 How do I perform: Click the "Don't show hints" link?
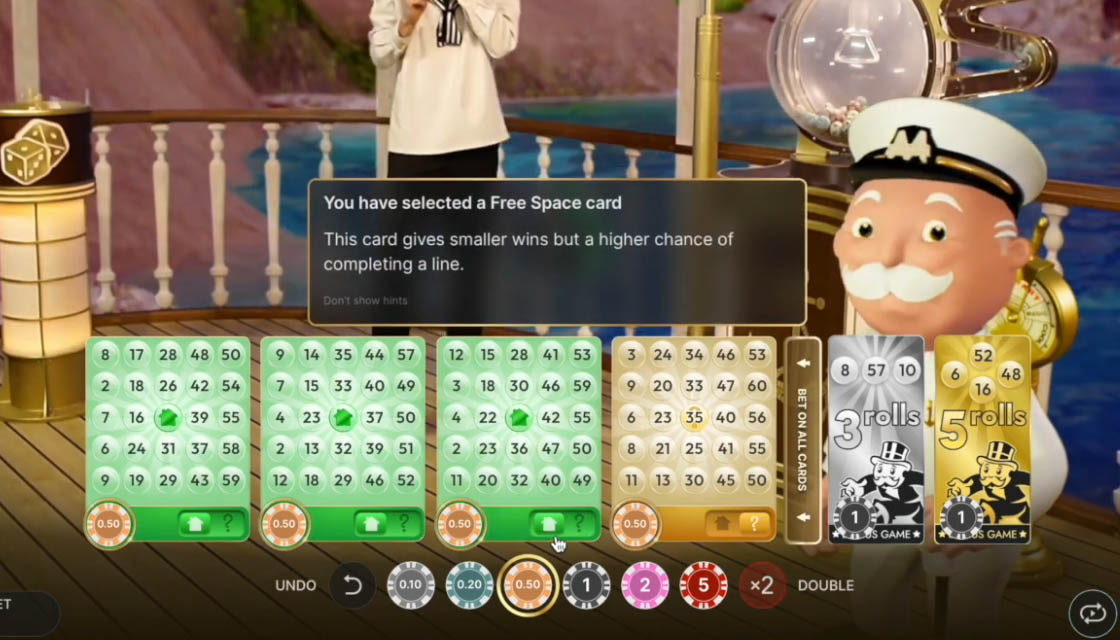365,301
